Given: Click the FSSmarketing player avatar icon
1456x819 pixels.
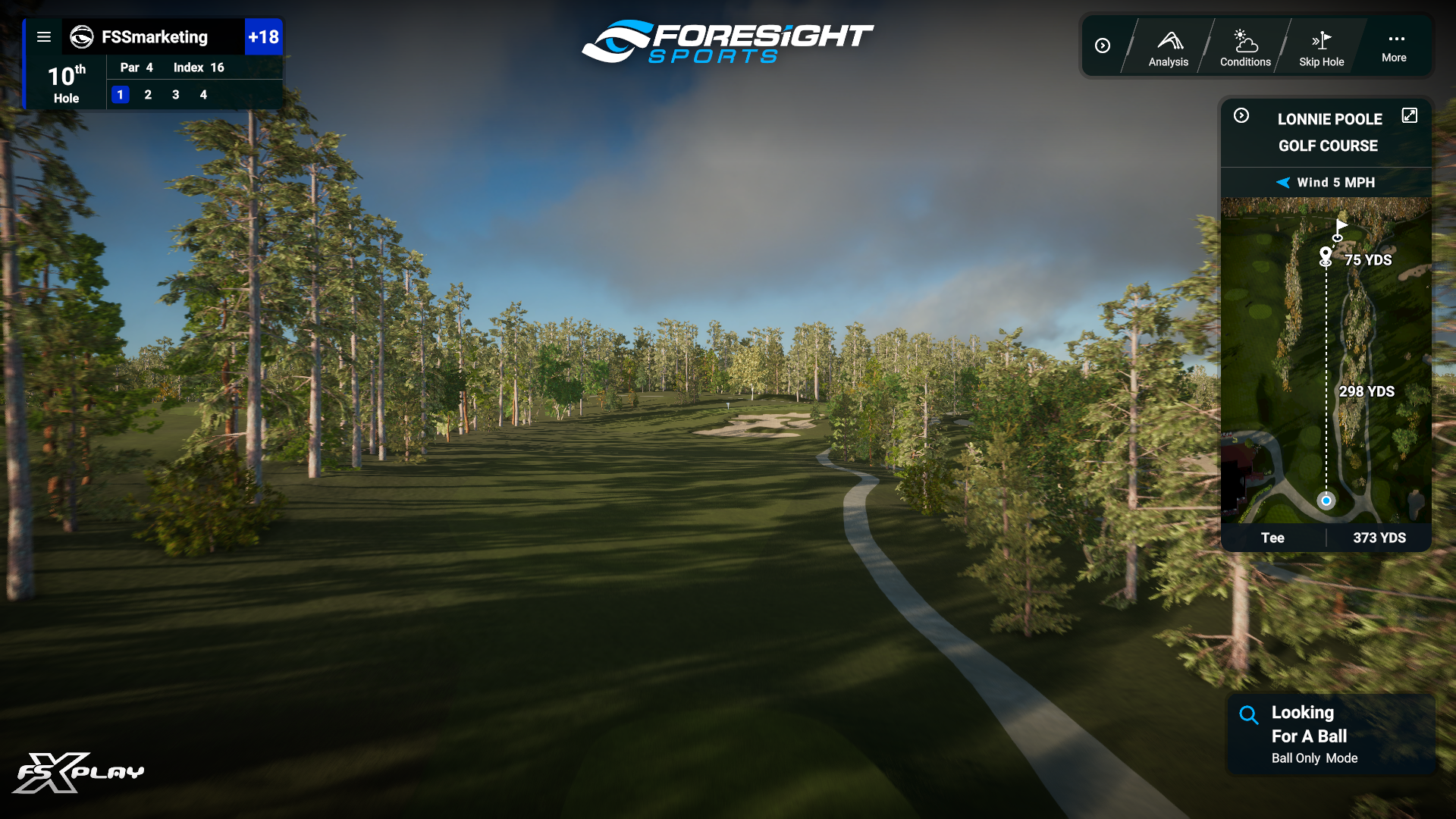Looking at the screenshot, I should click(x=81, y=37).
